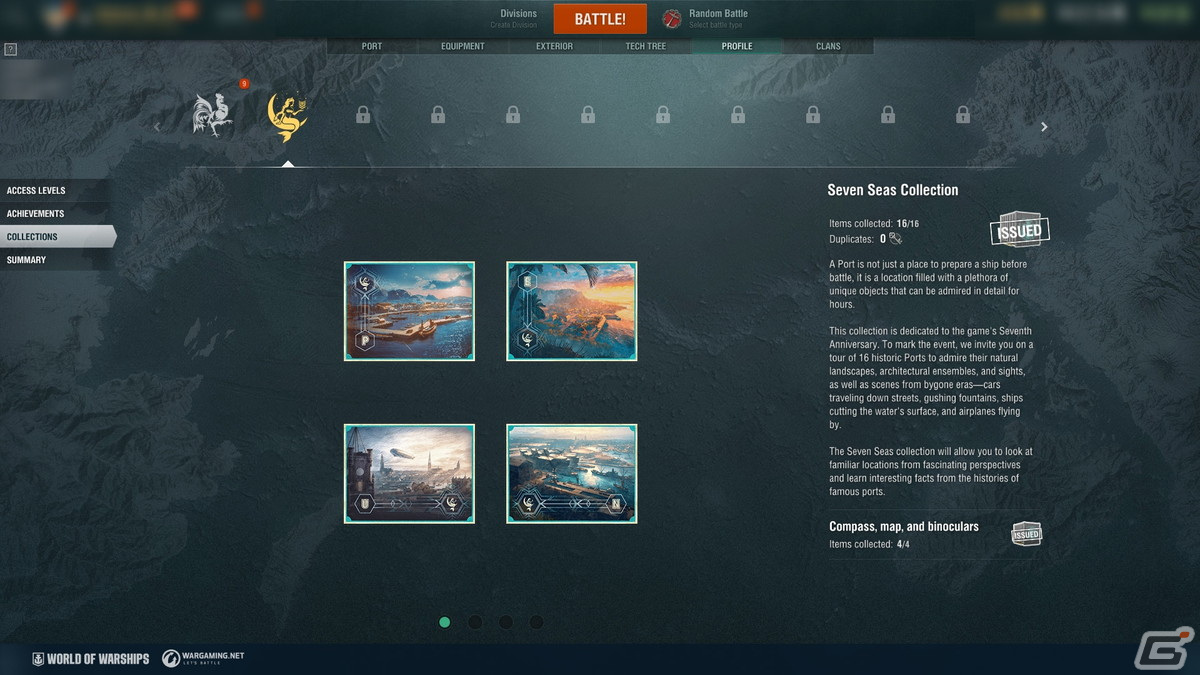Click the question mark help icon

coord(10,49)
